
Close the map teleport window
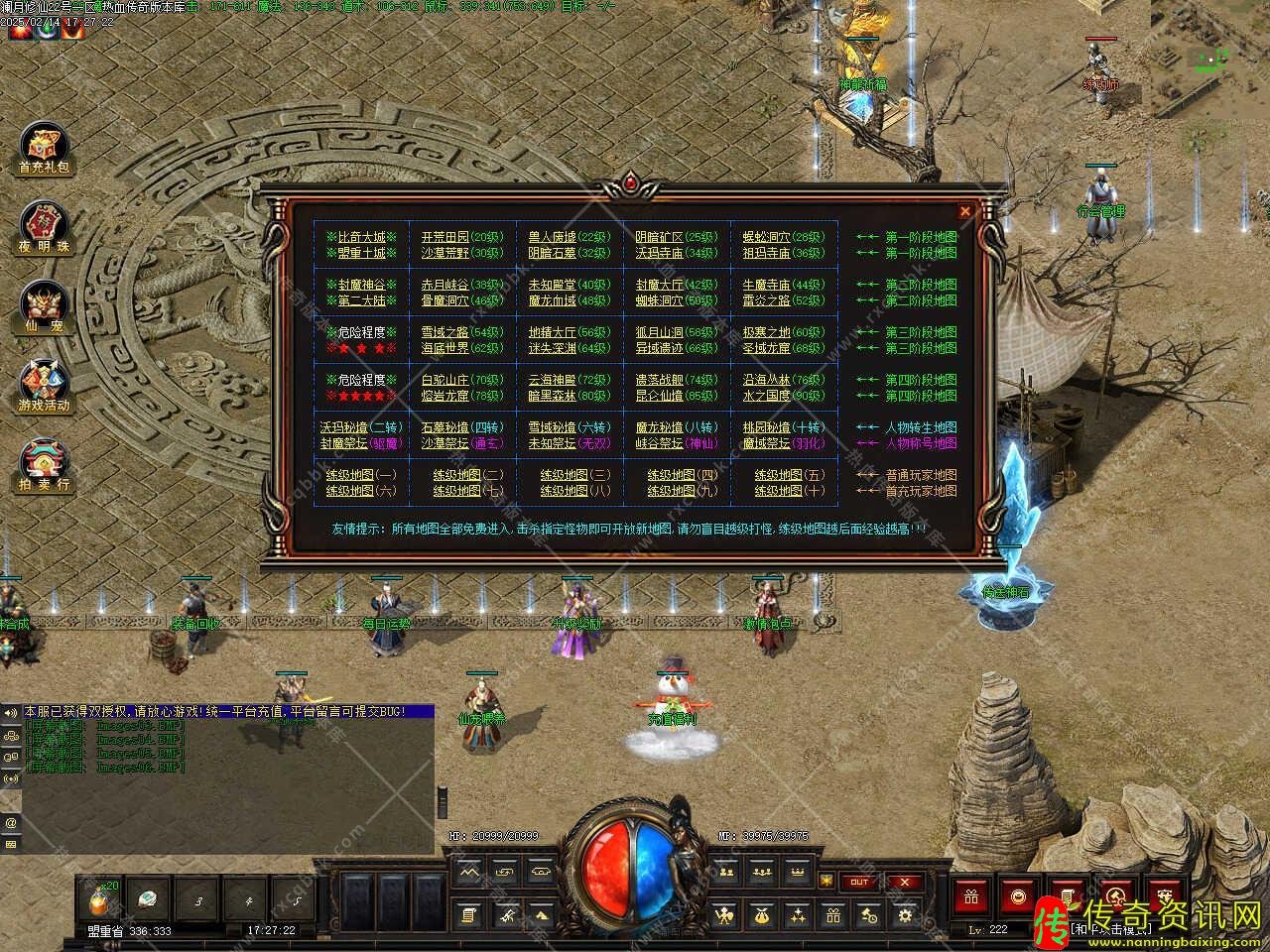click(x=964, y=211)
